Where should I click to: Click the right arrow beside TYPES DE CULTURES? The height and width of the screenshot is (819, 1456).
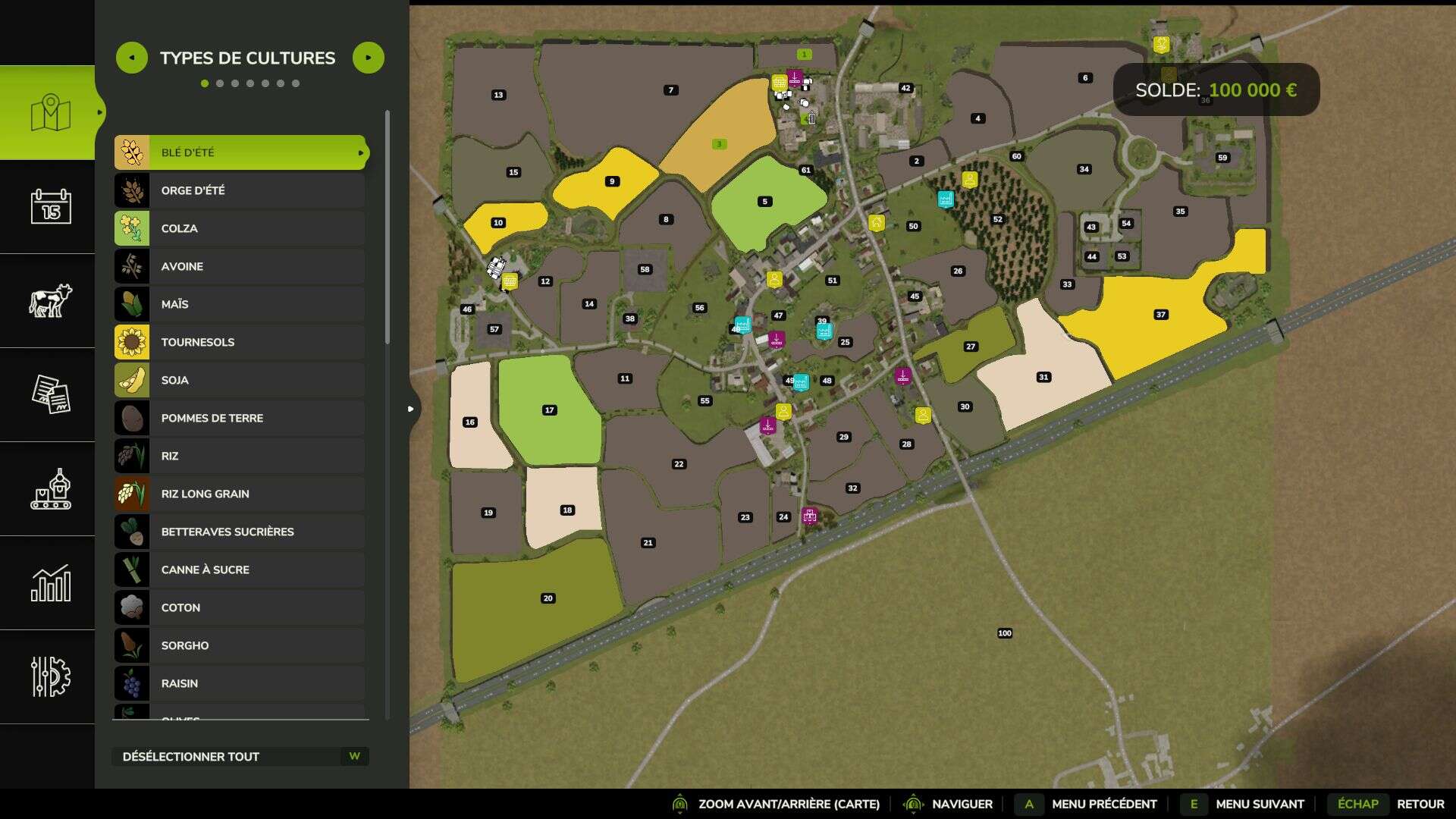point(369,57)
